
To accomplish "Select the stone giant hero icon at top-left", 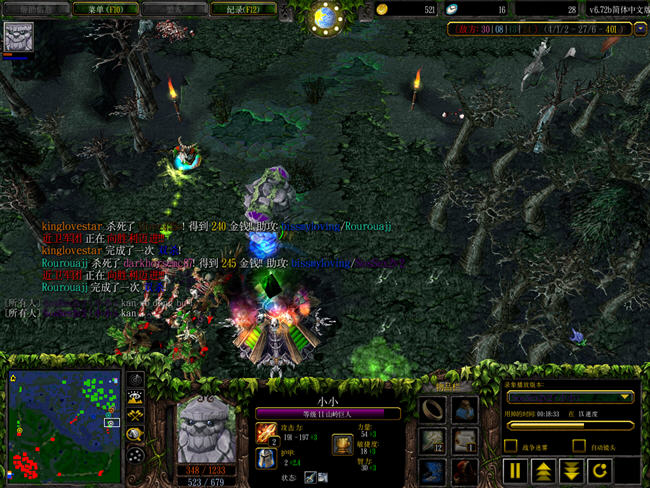I will [x=18, y=37].
